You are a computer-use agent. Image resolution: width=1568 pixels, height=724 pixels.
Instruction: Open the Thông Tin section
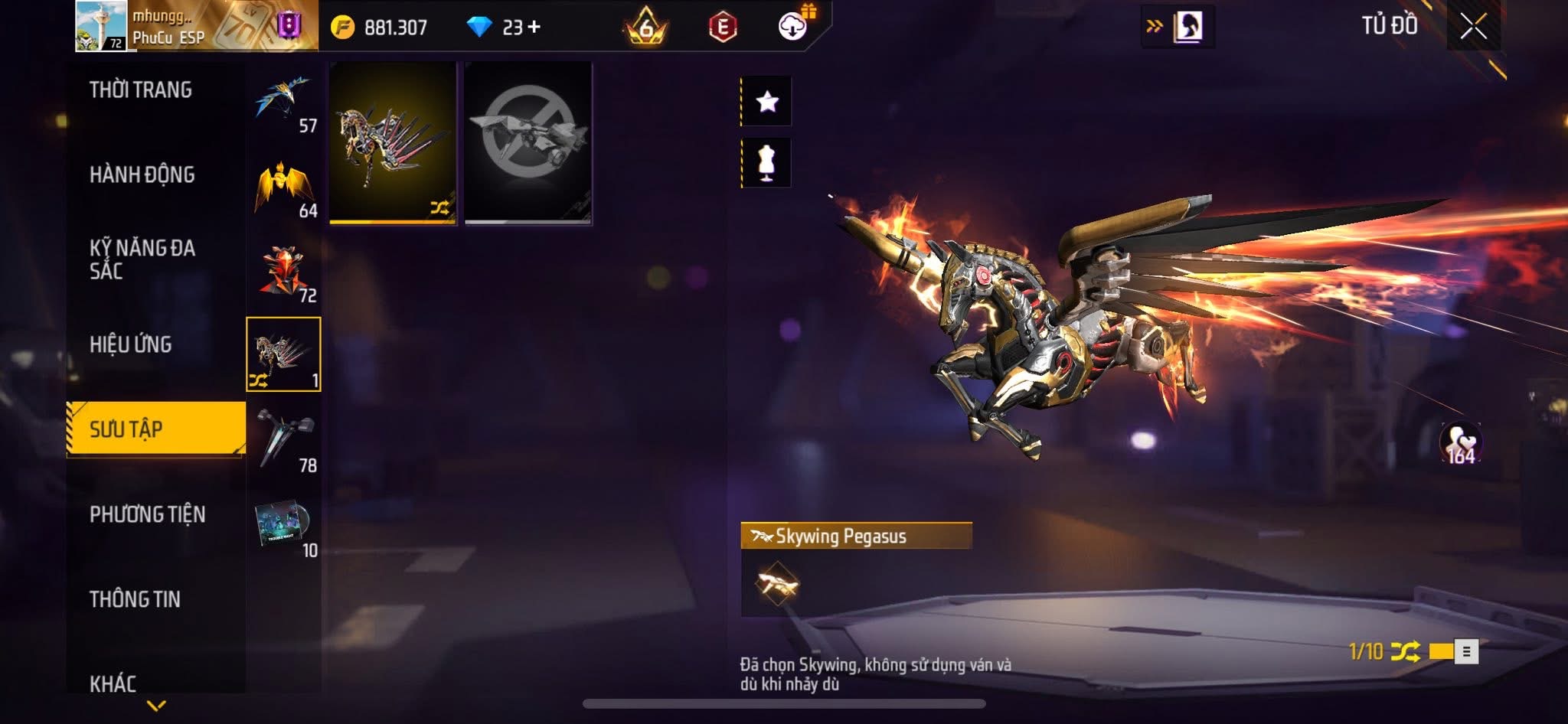click(x=136, y=599)
